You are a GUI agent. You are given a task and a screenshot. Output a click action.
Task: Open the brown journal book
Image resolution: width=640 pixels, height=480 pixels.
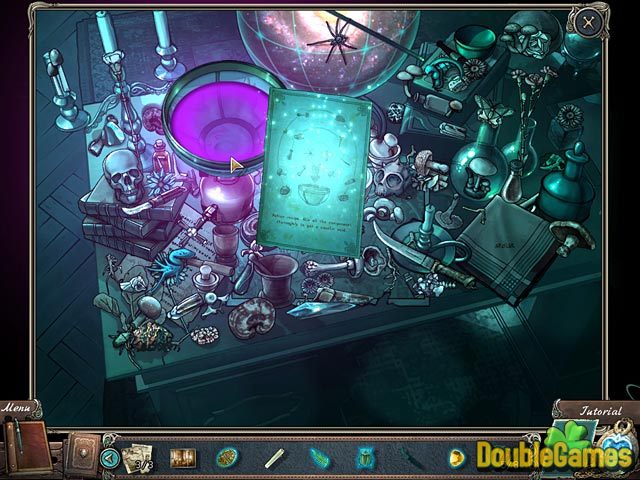coord(26,442)
